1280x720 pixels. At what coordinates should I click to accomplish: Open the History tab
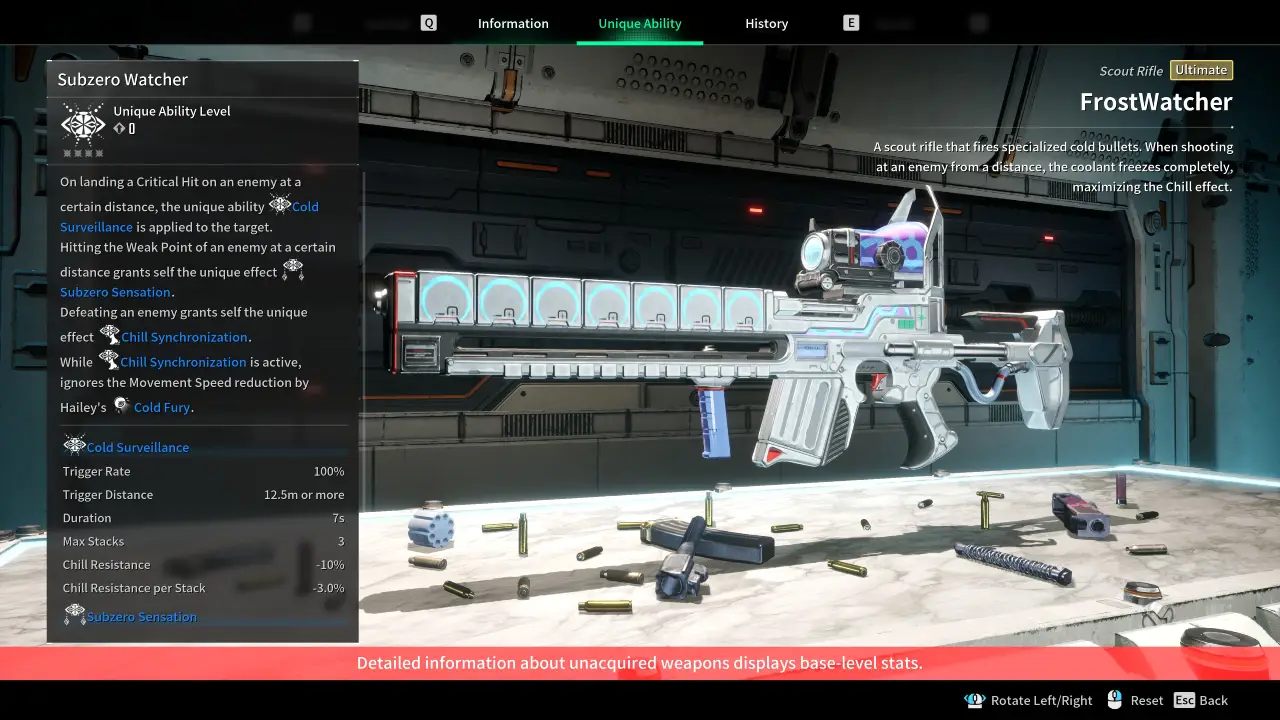[766, 23]
